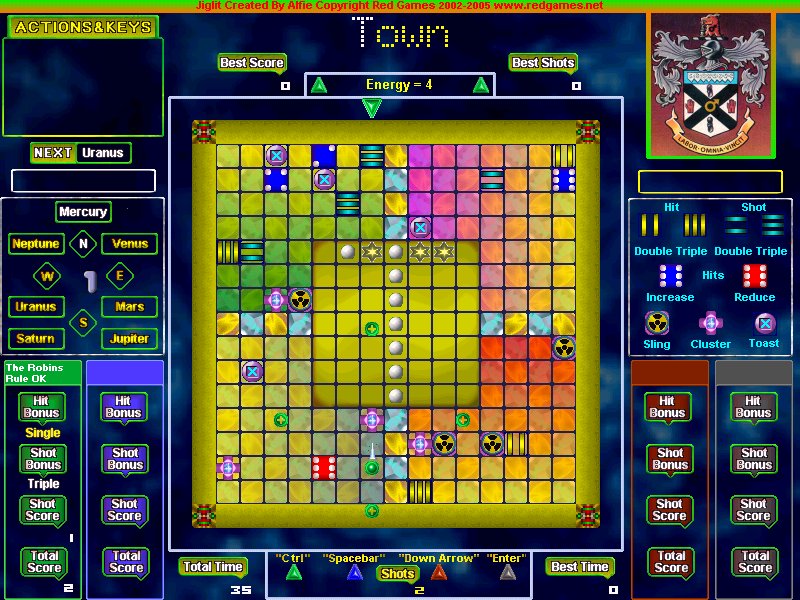Select the Saturn planet button
800x600 pixels.
(x=35, y=339)
